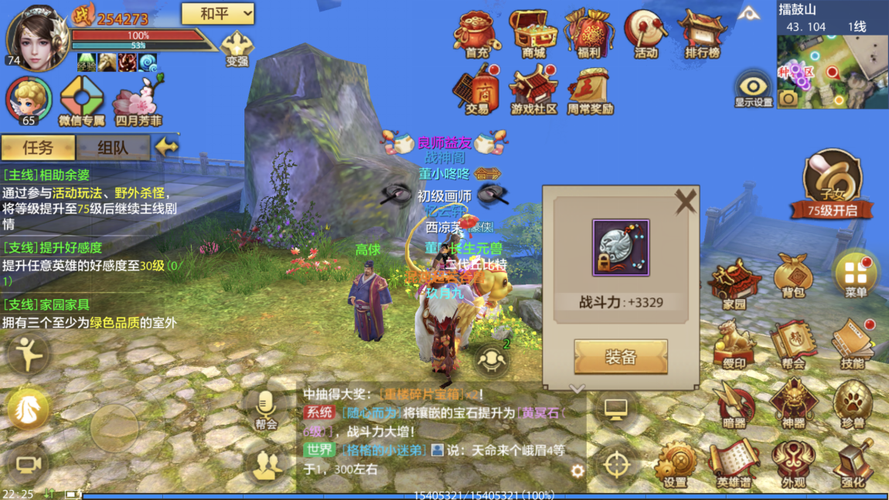The height and width of the screenshot is (500, 889).
Task: Show the 排行榜 leaderboard
Action: tap(702, 33)
